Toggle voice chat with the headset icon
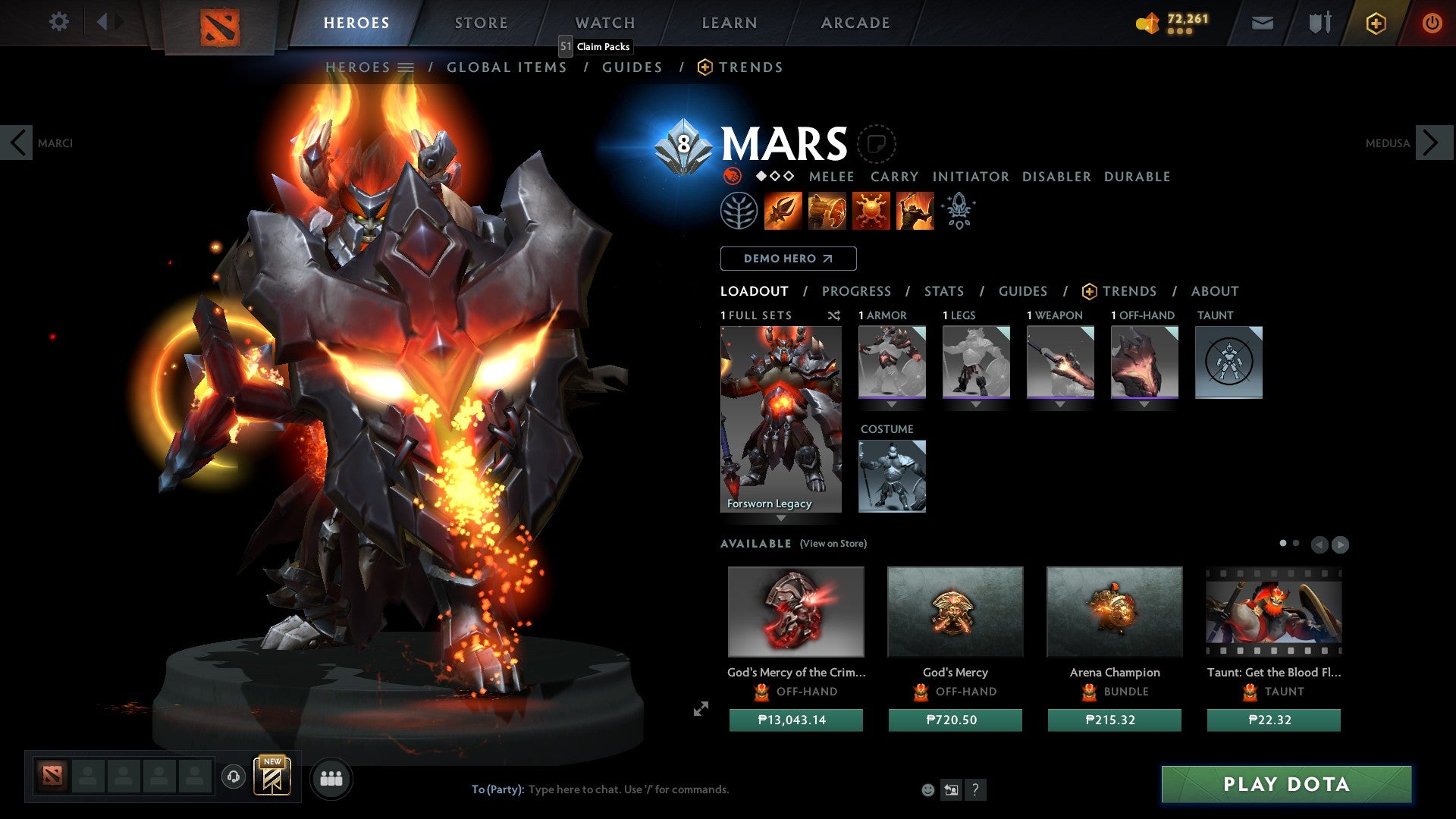This screenshot has width=1456, height=819. pos(234,777)
